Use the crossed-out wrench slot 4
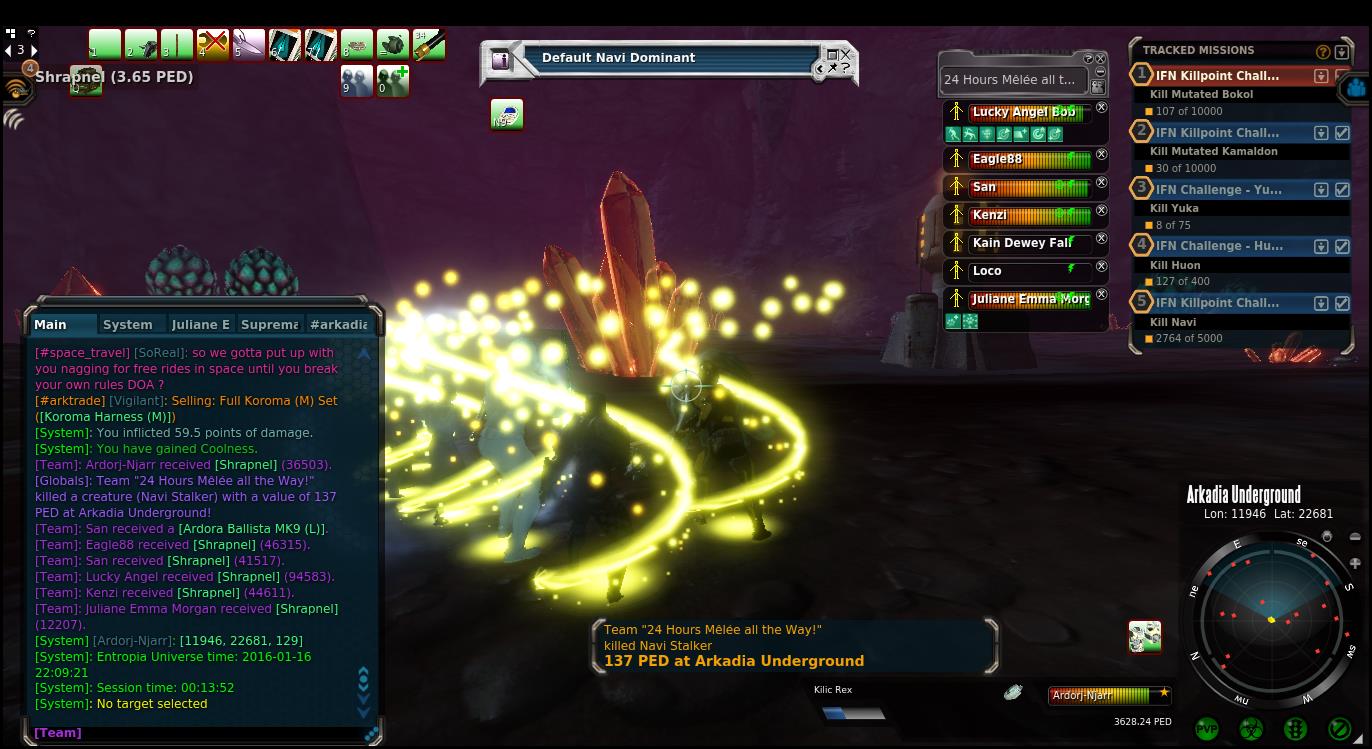The image size is (1372, 749). pyautogui.click(x=213, y=45)
